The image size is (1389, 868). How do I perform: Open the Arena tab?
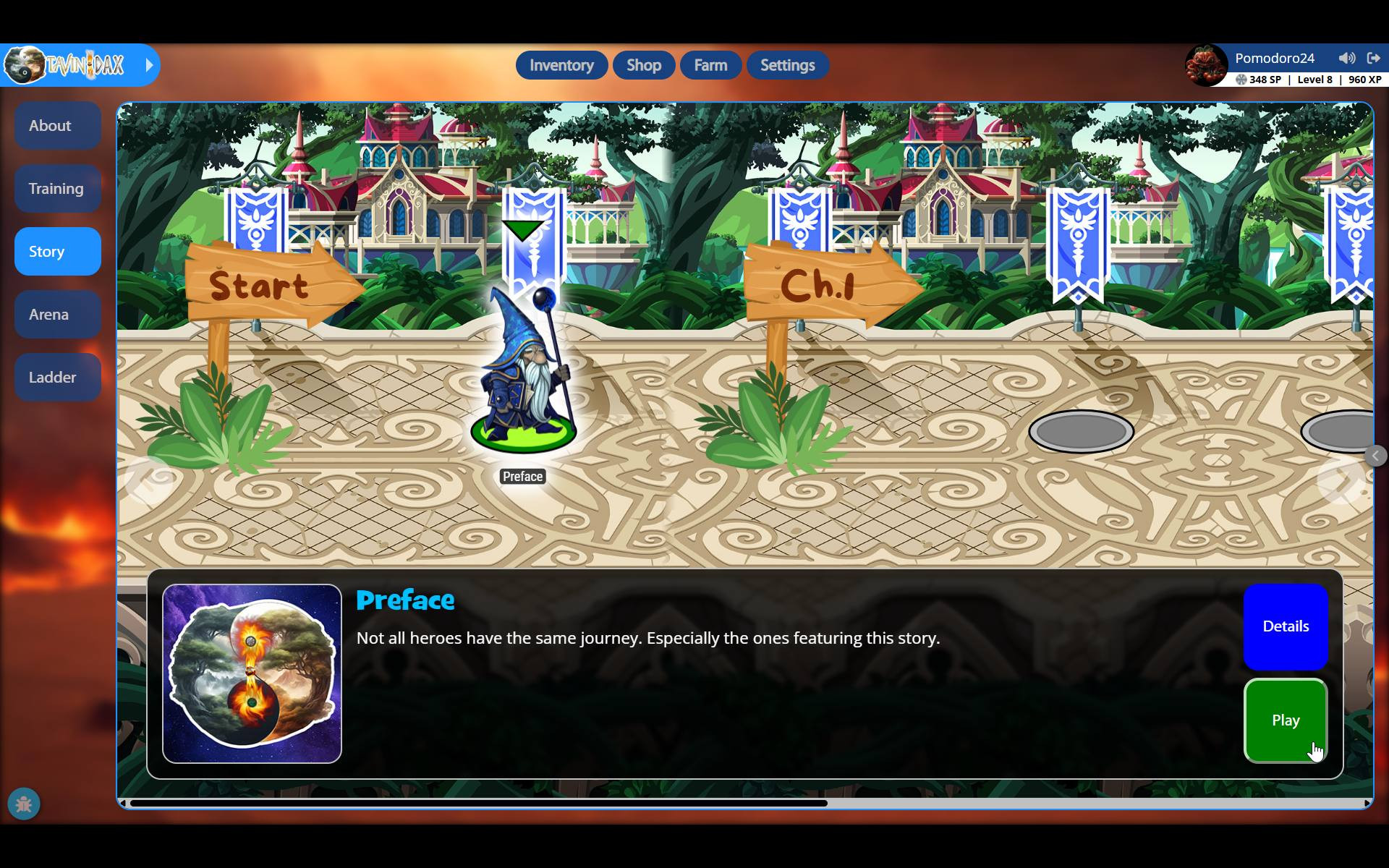click(x=57, y=315)
